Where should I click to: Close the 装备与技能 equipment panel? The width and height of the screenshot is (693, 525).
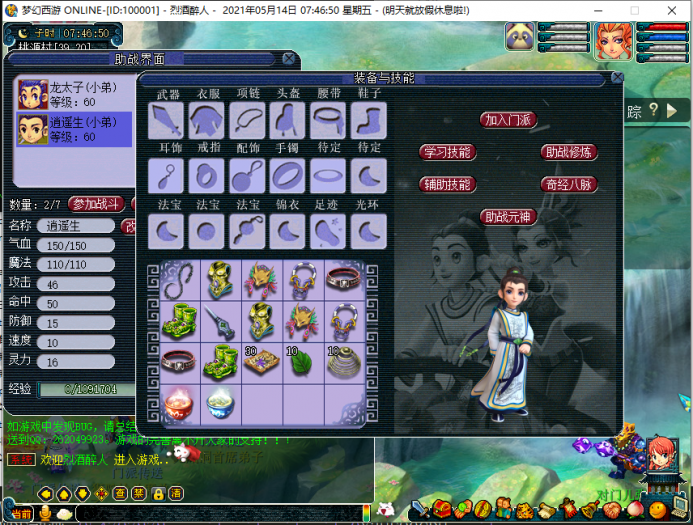click(617, 78)
